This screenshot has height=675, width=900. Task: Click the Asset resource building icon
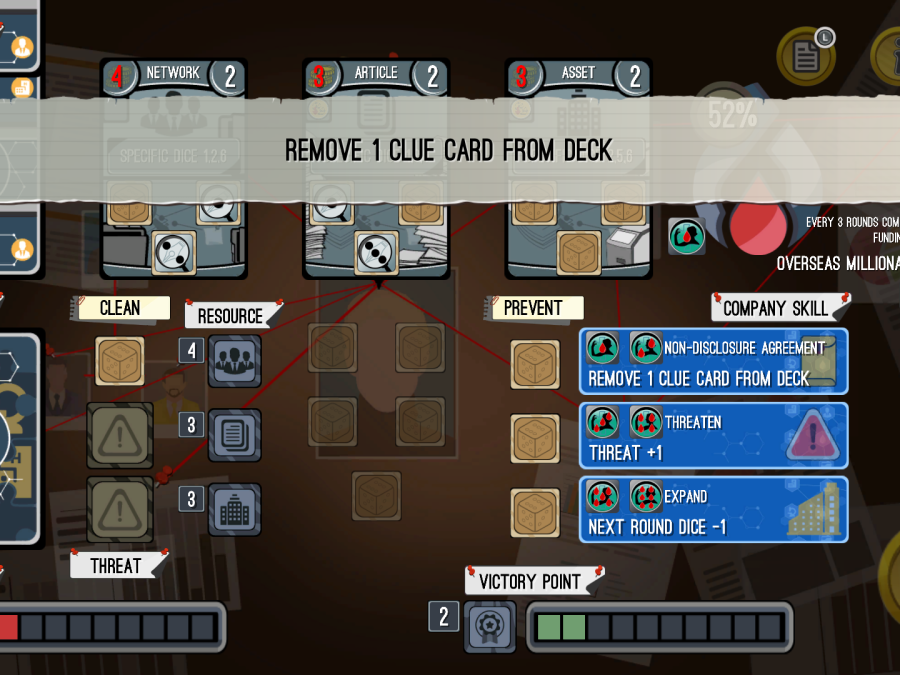(x=235, y=509)
